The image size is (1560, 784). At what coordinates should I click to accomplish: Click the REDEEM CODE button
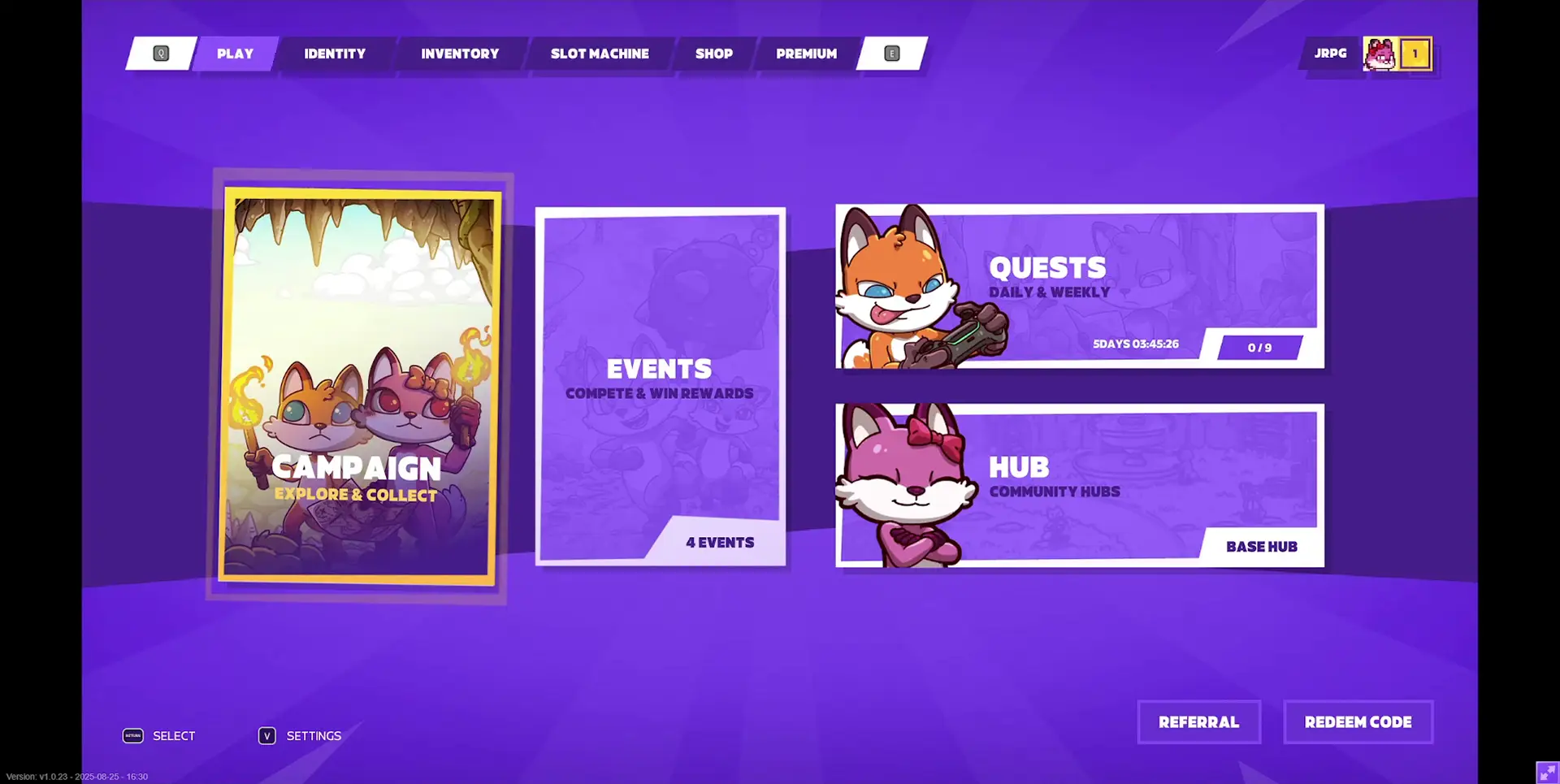(1358, 721)
